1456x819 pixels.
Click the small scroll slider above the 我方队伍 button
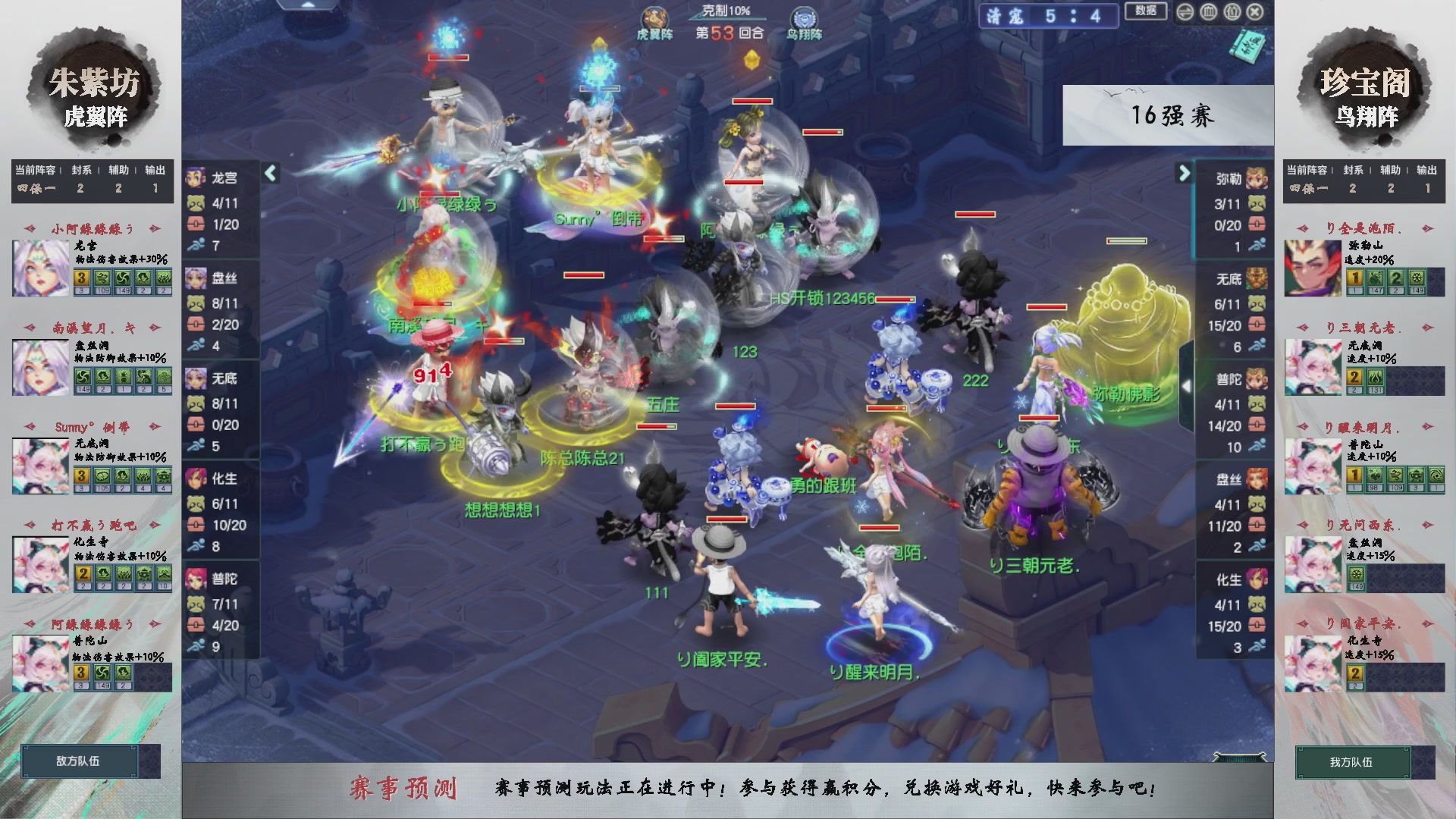(1239, 756)
